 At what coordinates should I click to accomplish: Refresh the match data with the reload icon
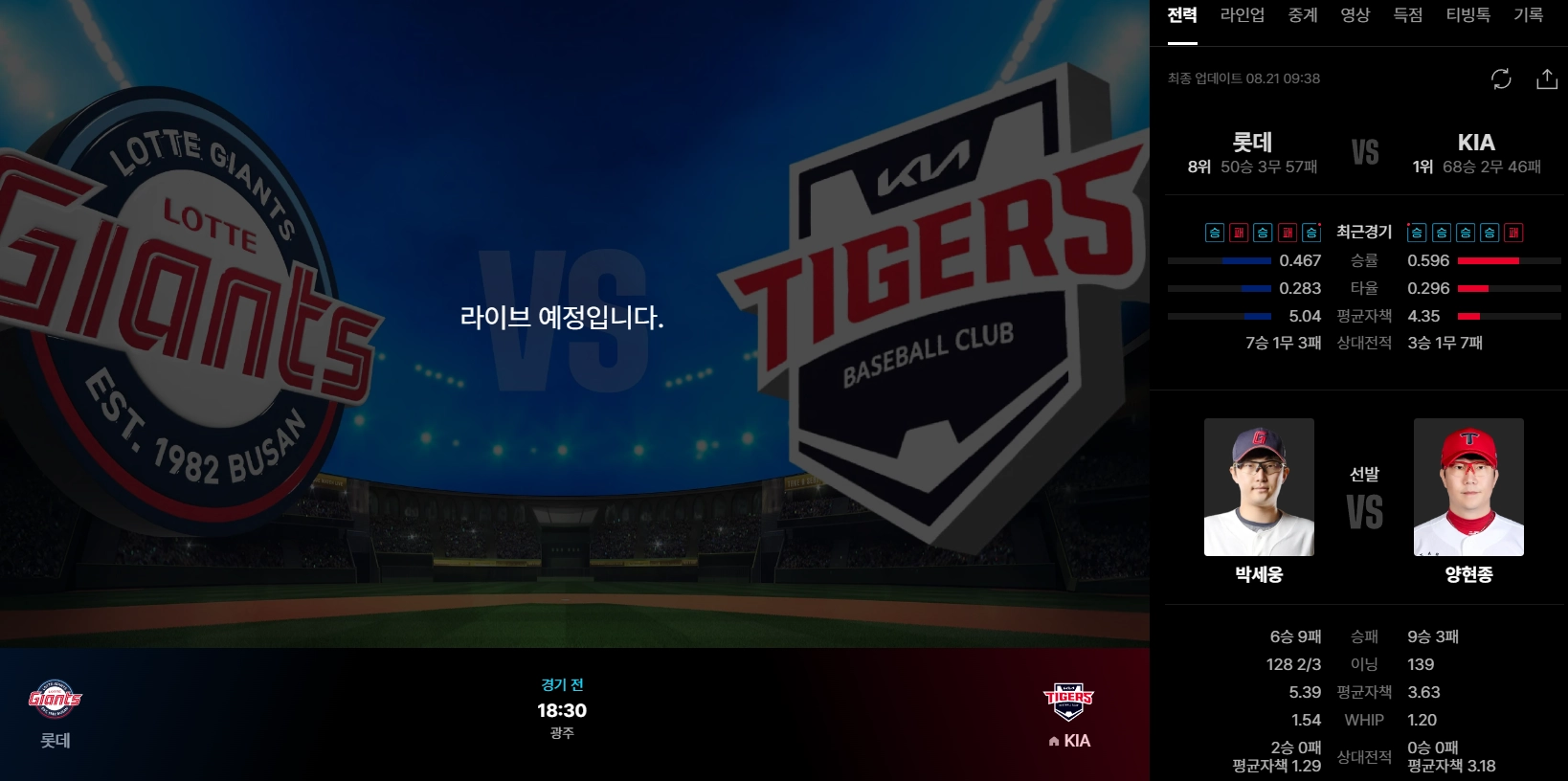[x=1501, y=79]
